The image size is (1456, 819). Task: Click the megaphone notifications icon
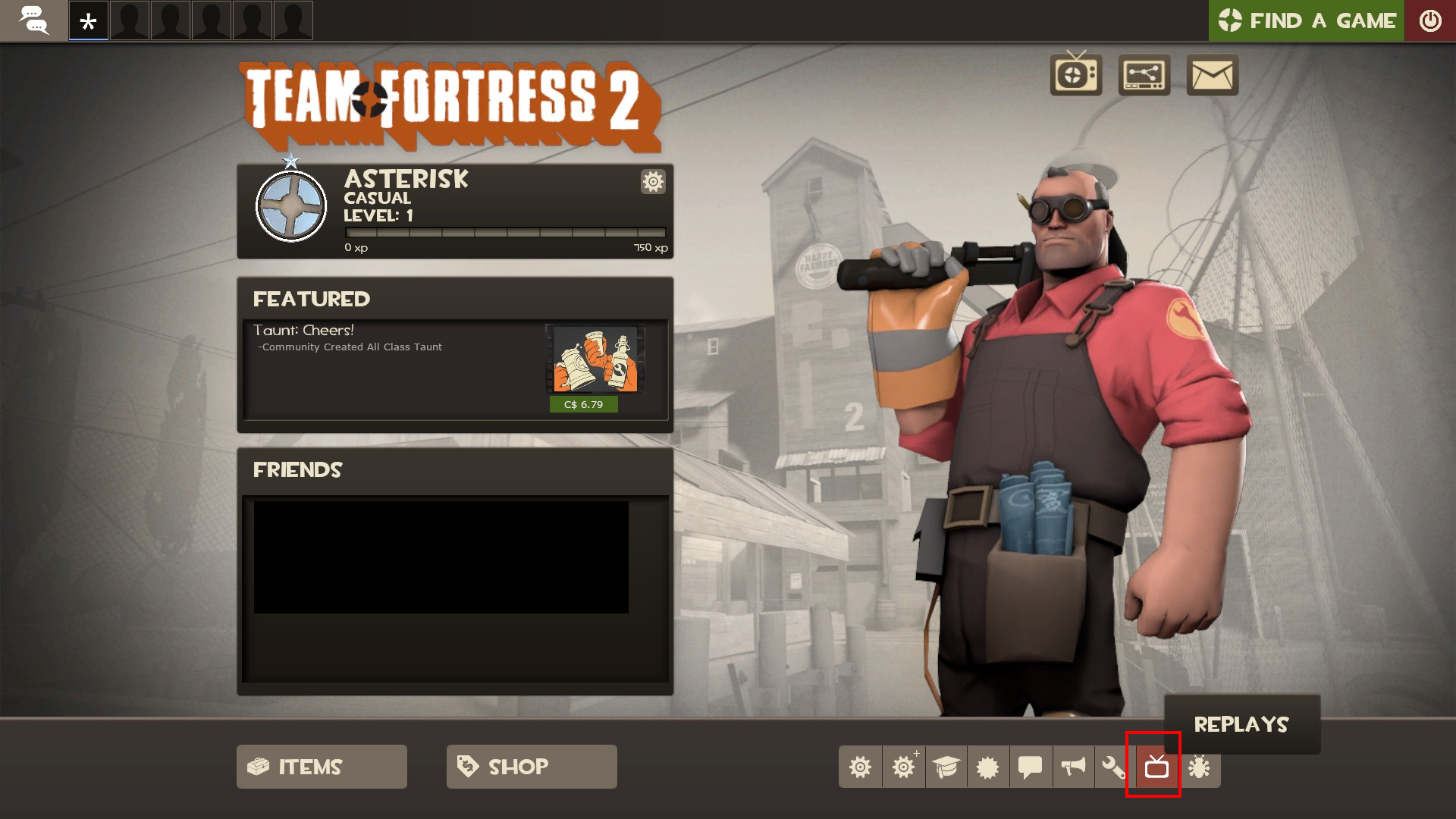(1072, 767)
